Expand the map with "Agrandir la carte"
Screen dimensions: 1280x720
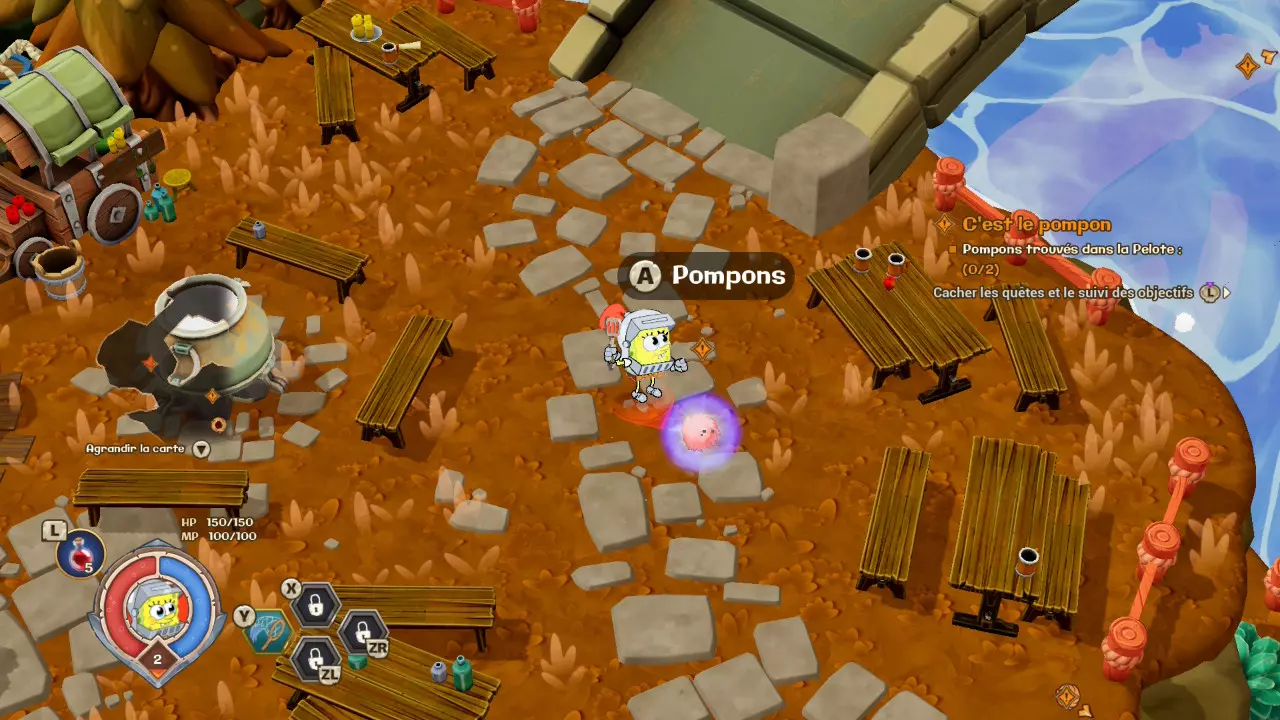pos(136,449)
